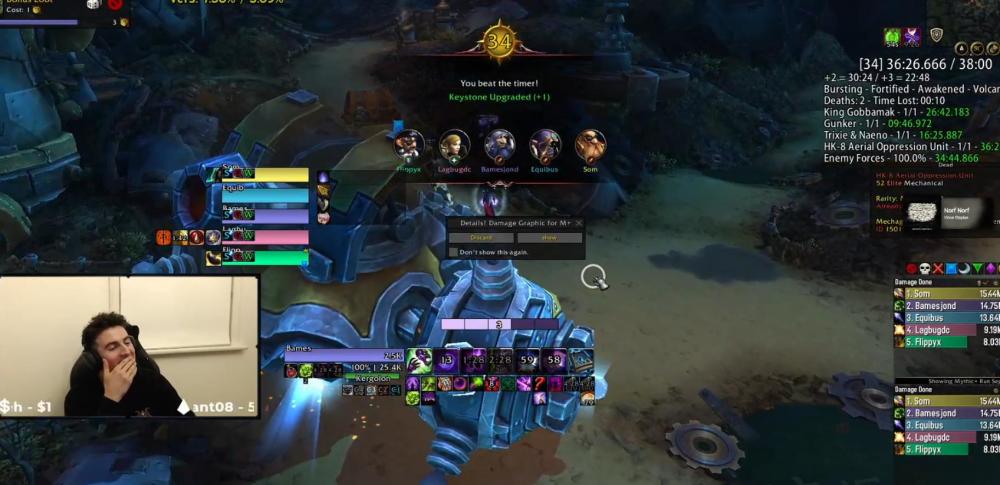This screenshot has height=485, width=1000.
Task: Activate the green claw ability icon
Action: pyautogui.click(x=419, y=361)
